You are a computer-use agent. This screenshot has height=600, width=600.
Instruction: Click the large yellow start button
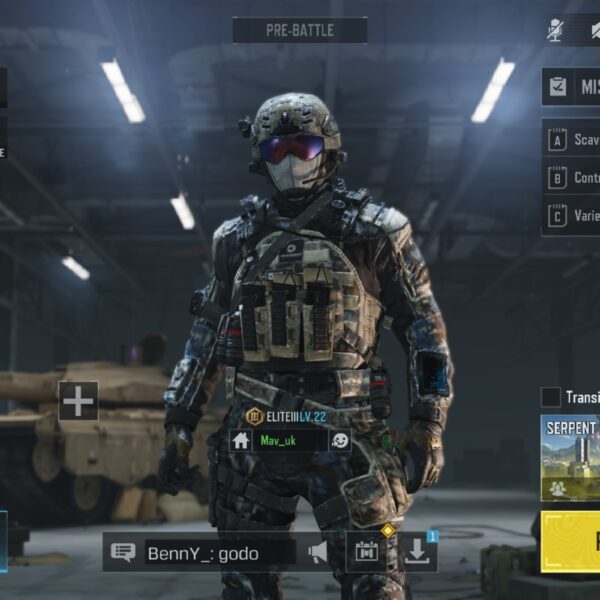pyautogui.click(x=571, y=542)
